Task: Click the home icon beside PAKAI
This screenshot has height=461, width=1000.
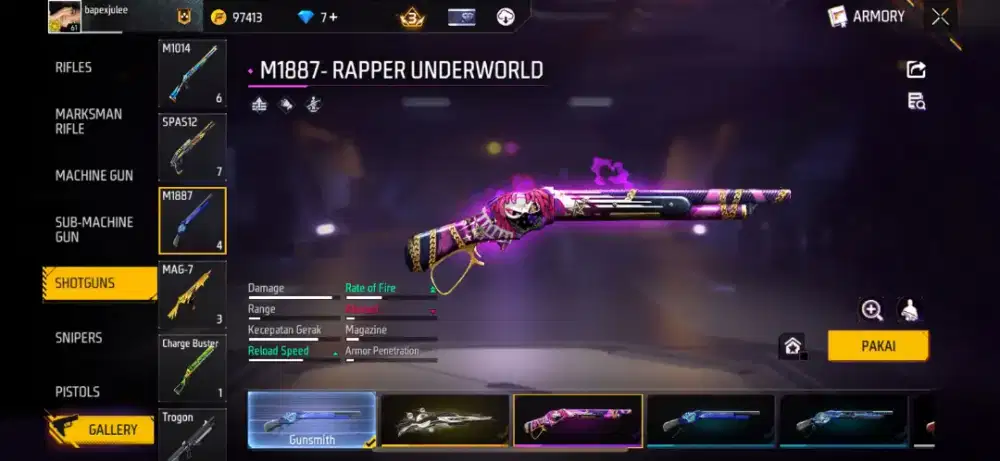Action: 792,346
